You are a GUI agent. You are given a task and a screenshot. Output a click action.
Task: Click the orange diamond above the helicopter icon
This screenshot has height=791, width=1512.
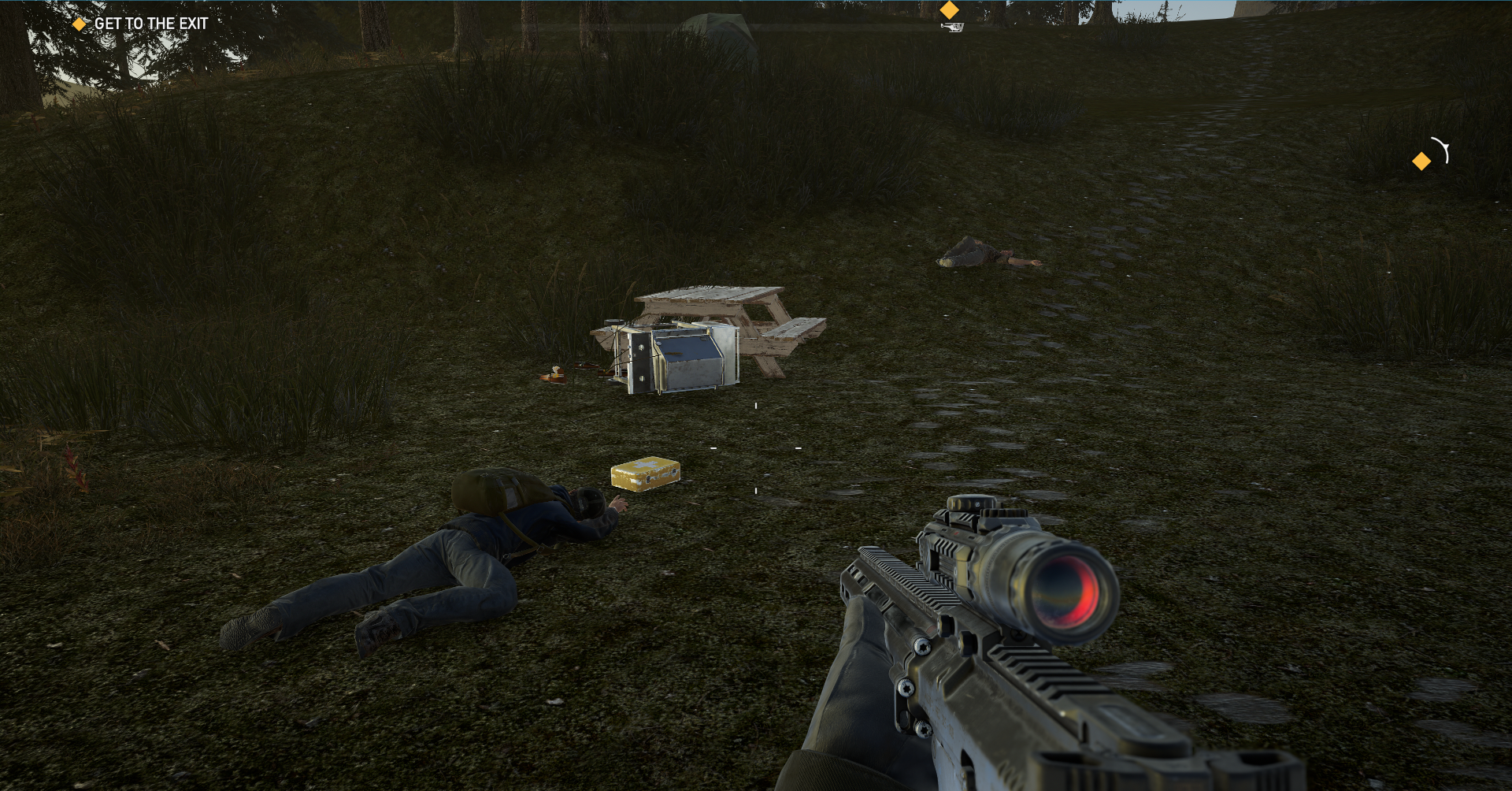point(950,10)
